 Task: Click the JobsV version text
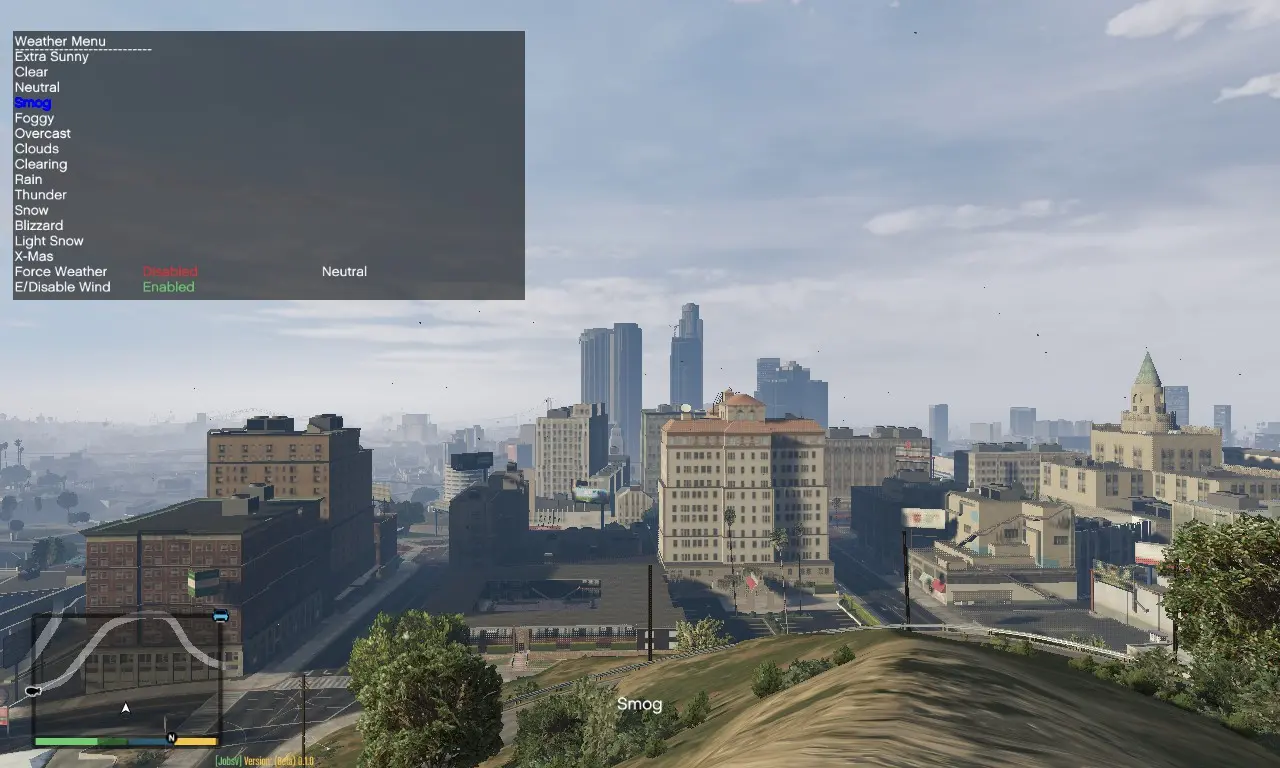266,760
